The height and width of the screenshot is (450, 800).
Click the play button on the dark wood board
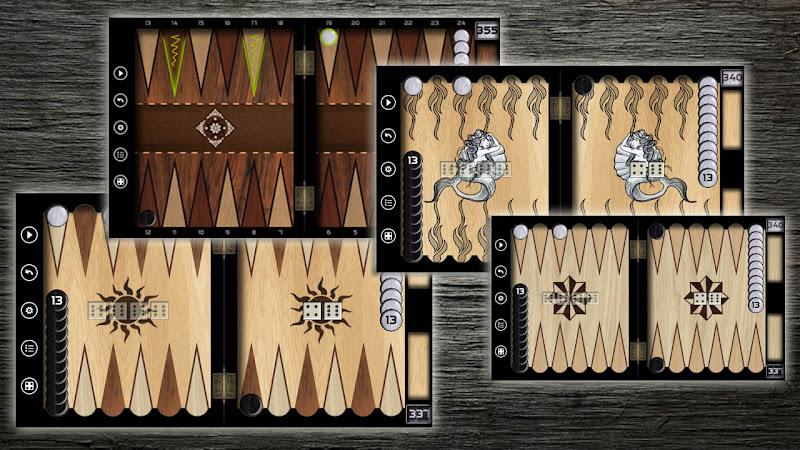tap(121, 73)
